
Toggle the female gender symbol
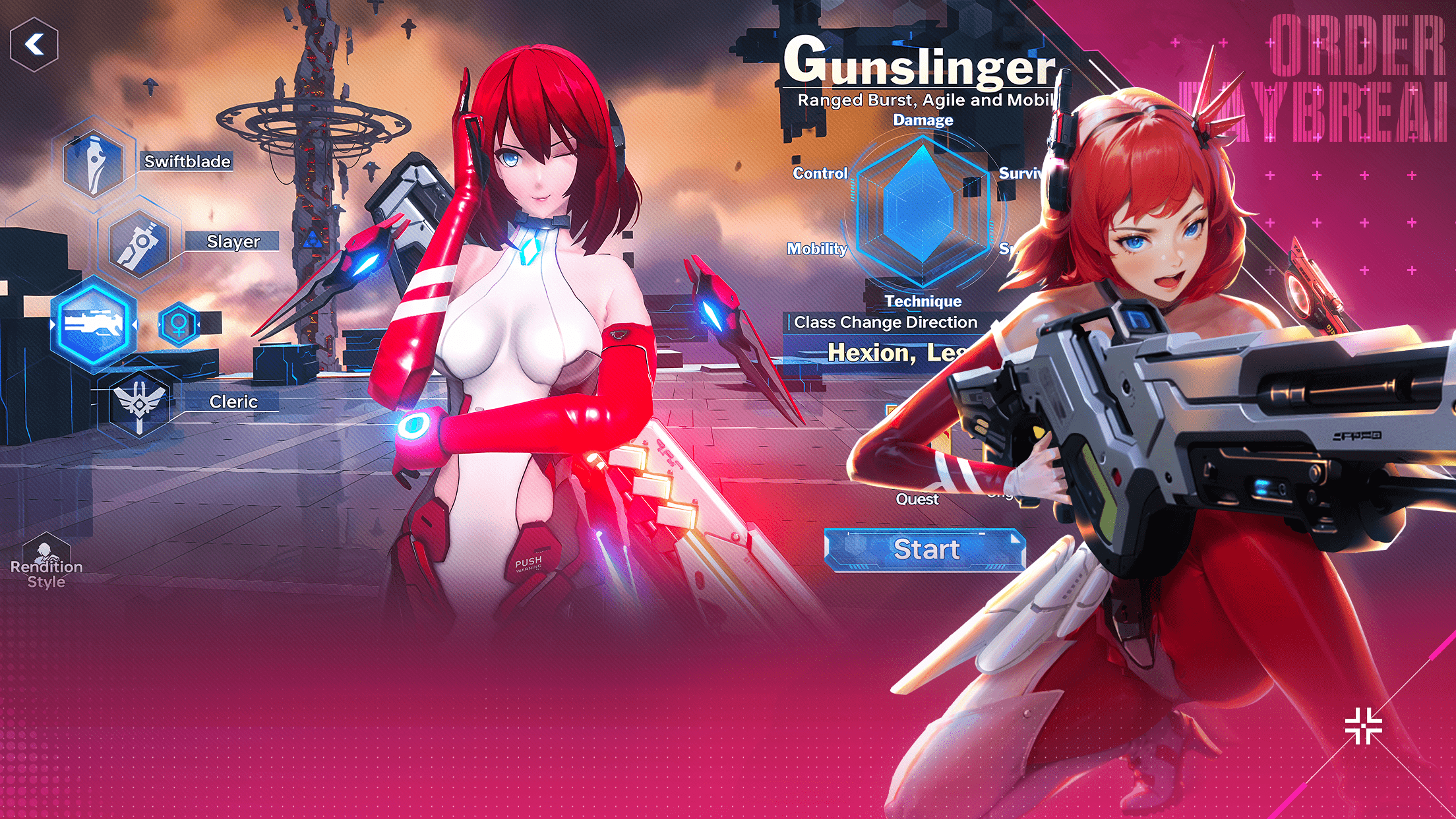coord(178,324)
